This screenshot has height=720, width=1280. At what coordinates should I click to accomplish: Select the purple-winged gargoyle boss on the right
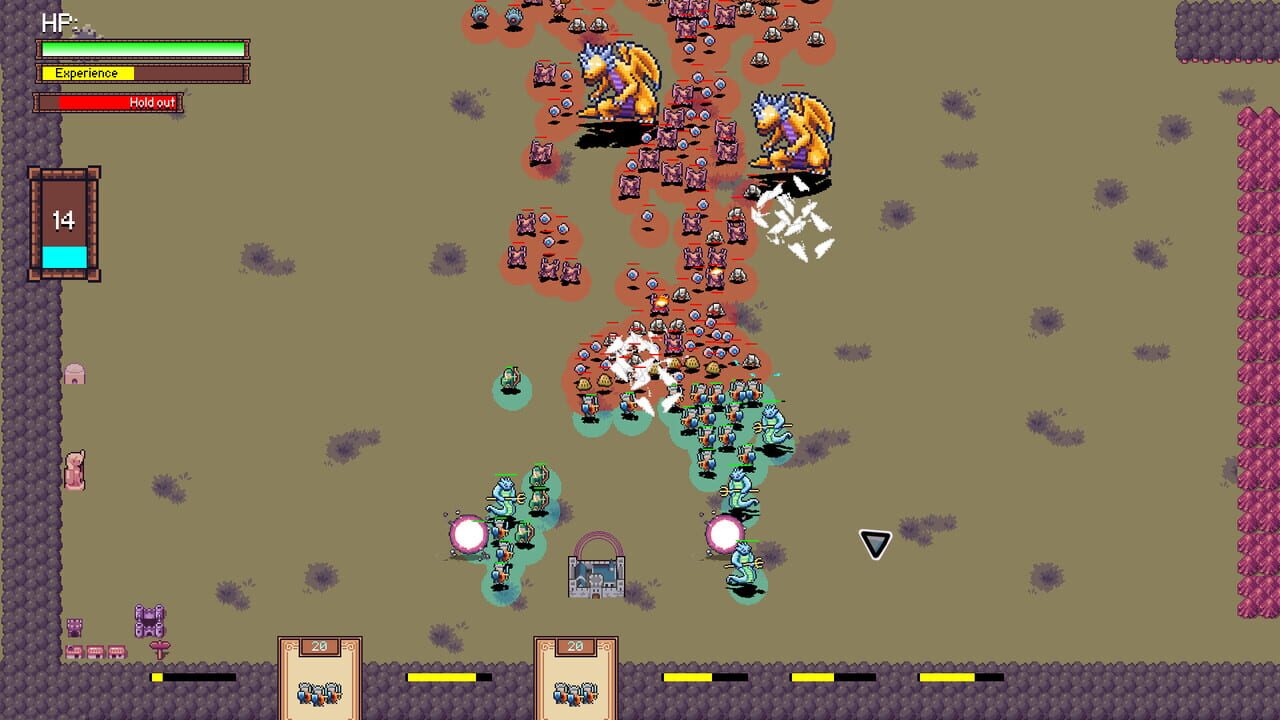click(x=790, y=130)
